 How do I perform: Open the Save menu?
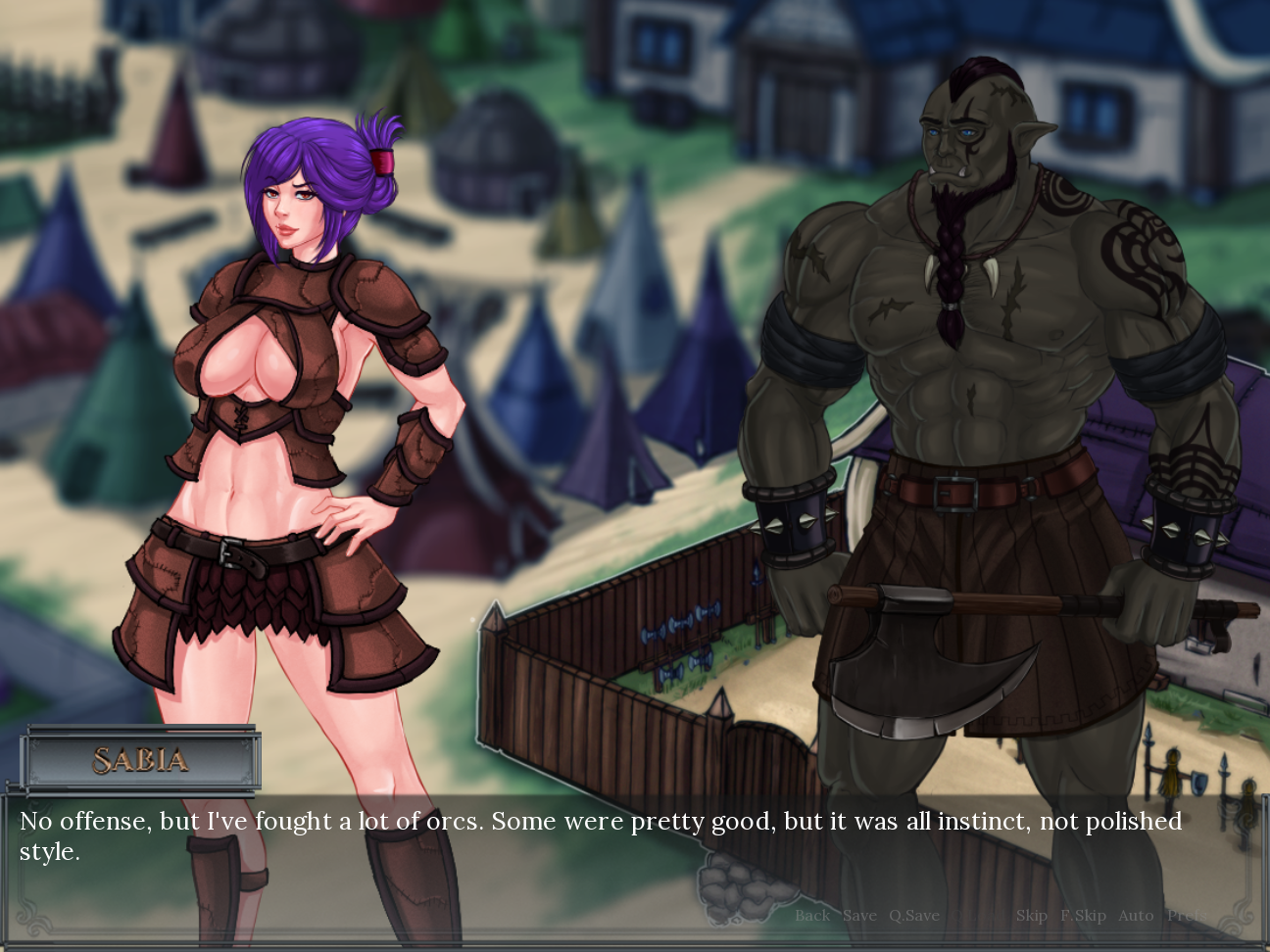point(859,916)
